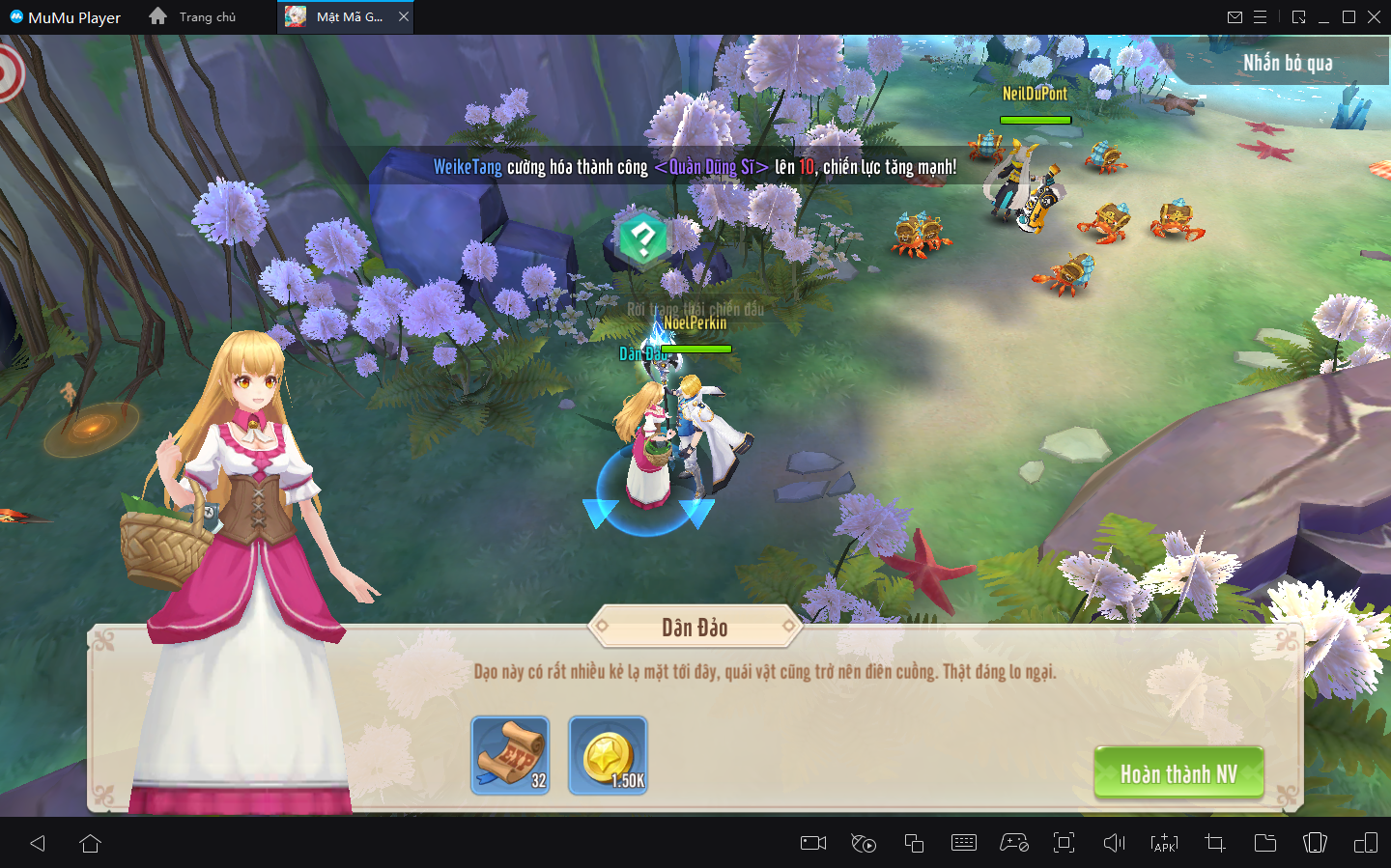Open the screen recording camera icon

[x=813, y=843]
